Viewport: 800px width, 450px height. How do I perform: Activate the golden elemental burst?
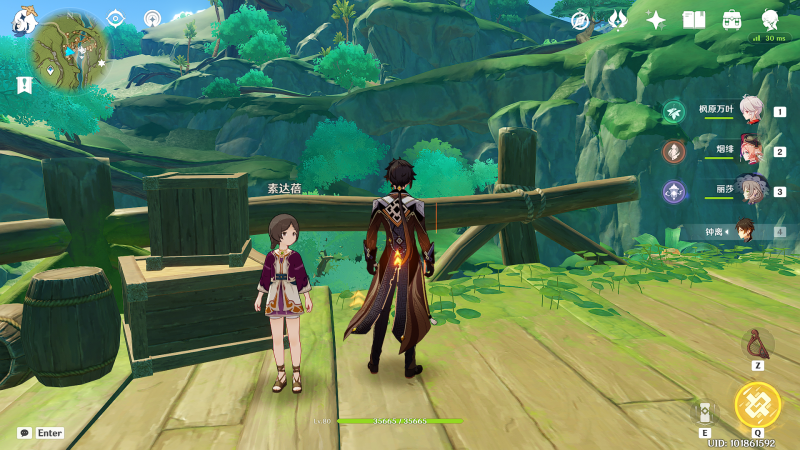[x=757, y=405]
